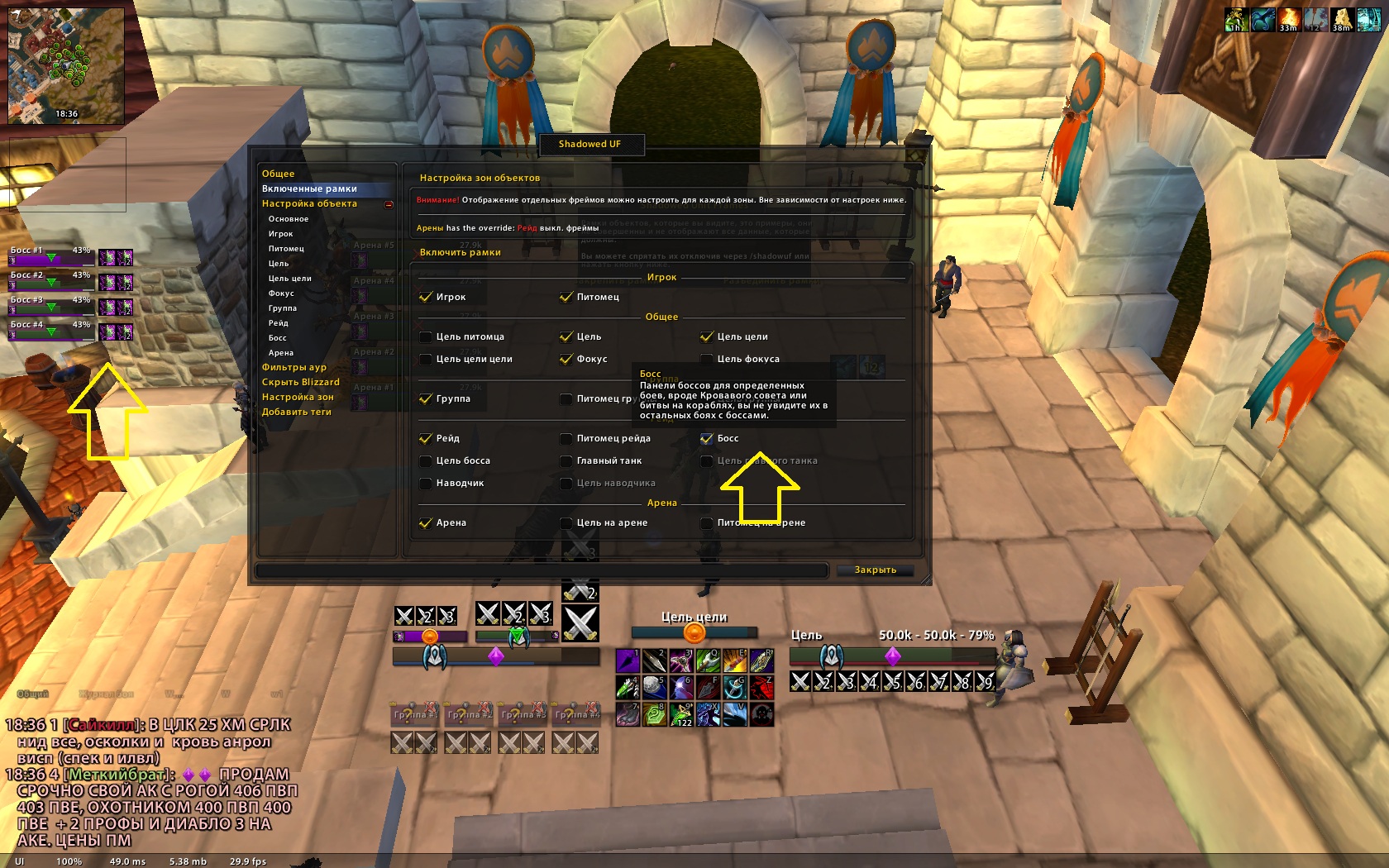Open the Фильтры аур section
The width and height of the screenshot is (1389, 868).
click(x=294, y=368)
